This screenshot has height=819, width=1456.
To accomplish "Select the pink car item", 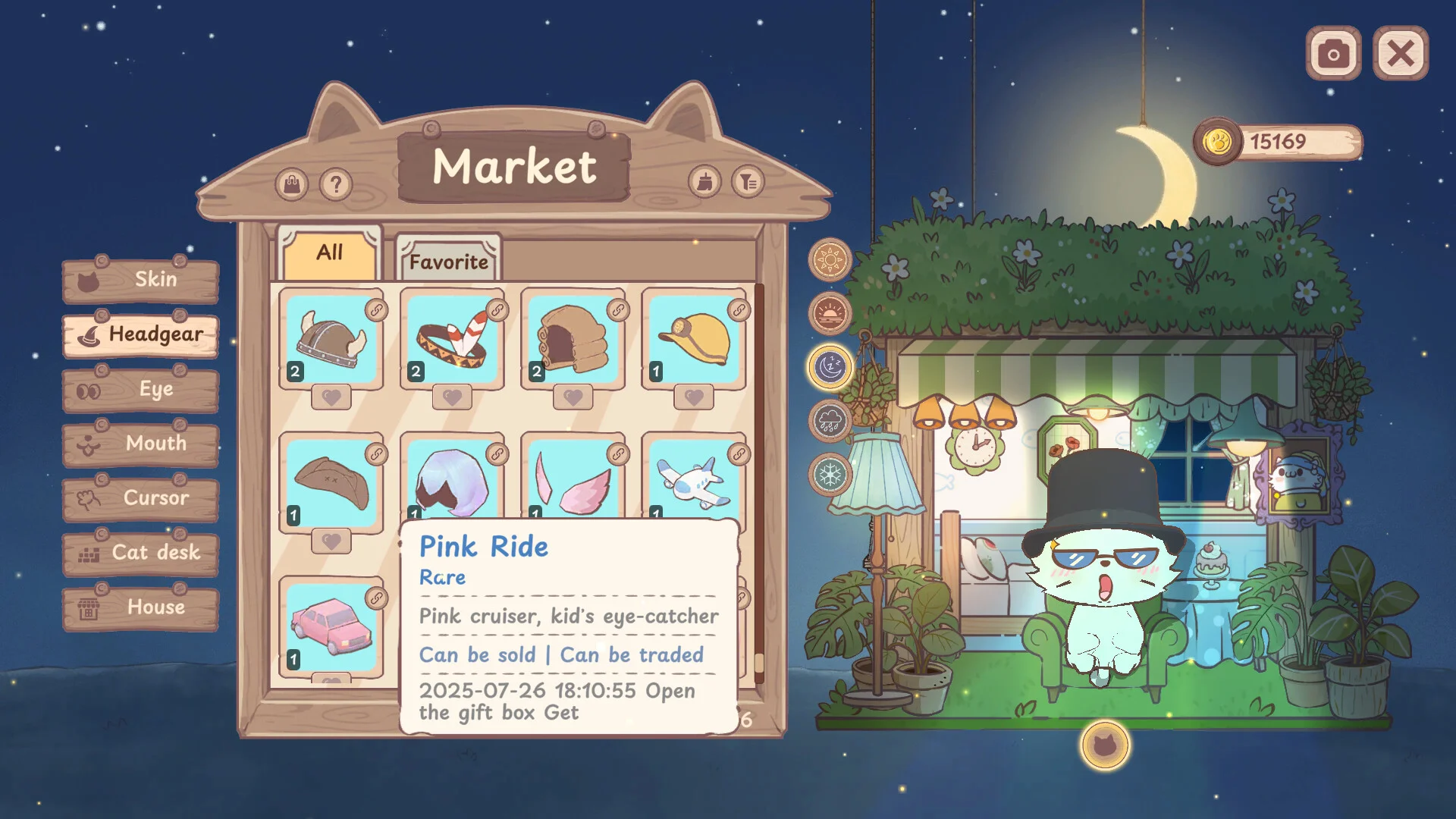I will (x=331, y=627).
